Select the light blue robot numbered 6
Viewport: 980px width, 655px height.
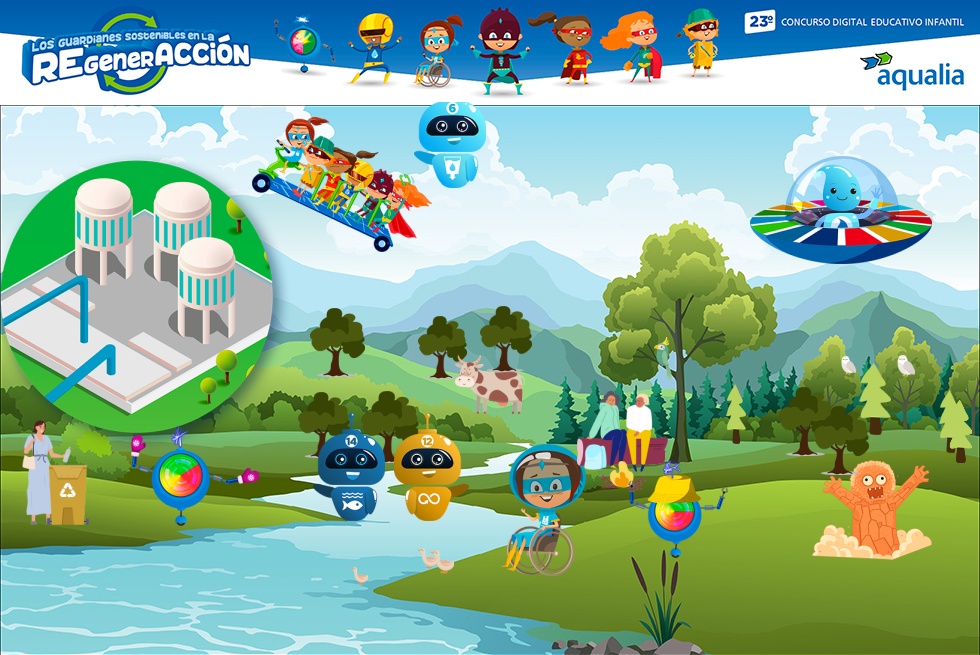click(449, 142)
